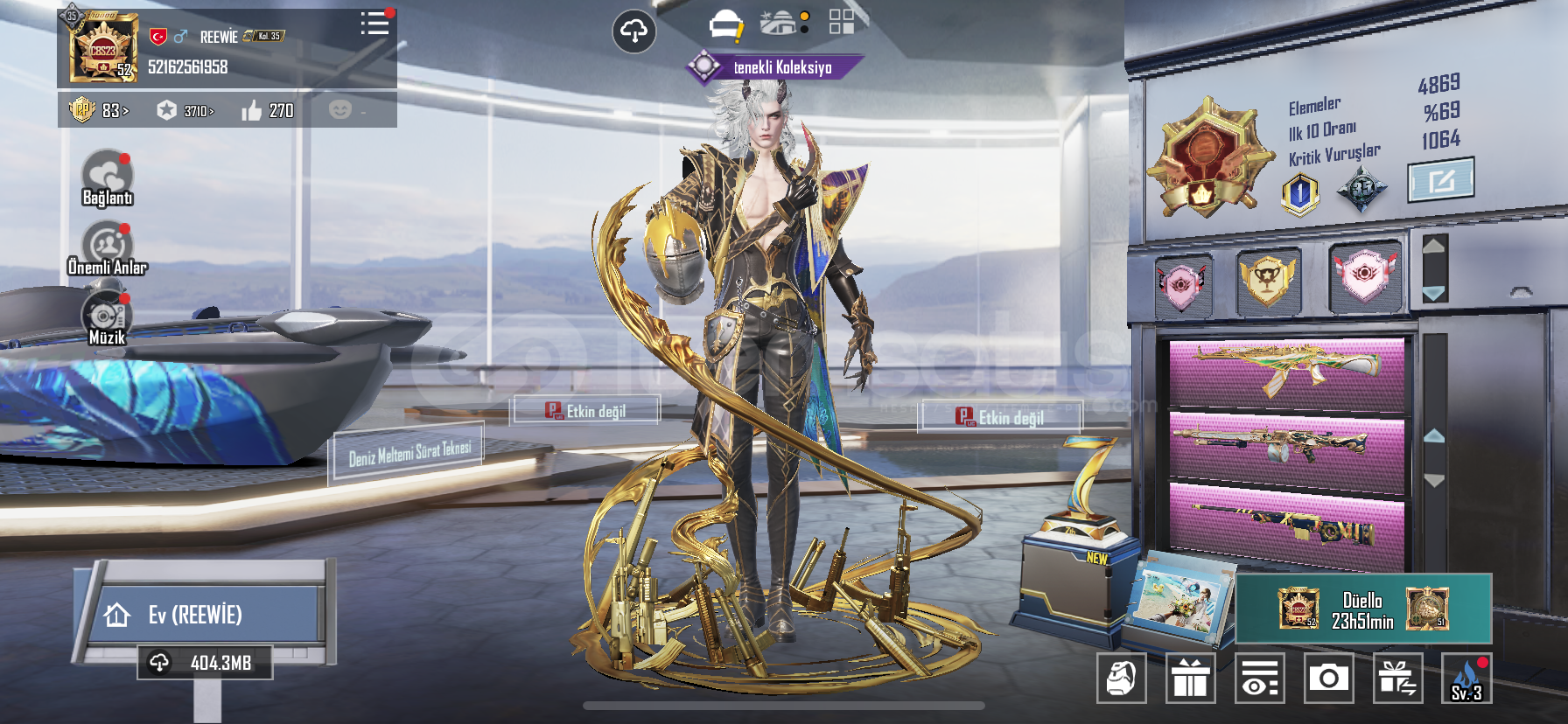This screenshot has height=724, width=1568.
Task: Click the camera screenshot button
Action: coord(1328,678)
